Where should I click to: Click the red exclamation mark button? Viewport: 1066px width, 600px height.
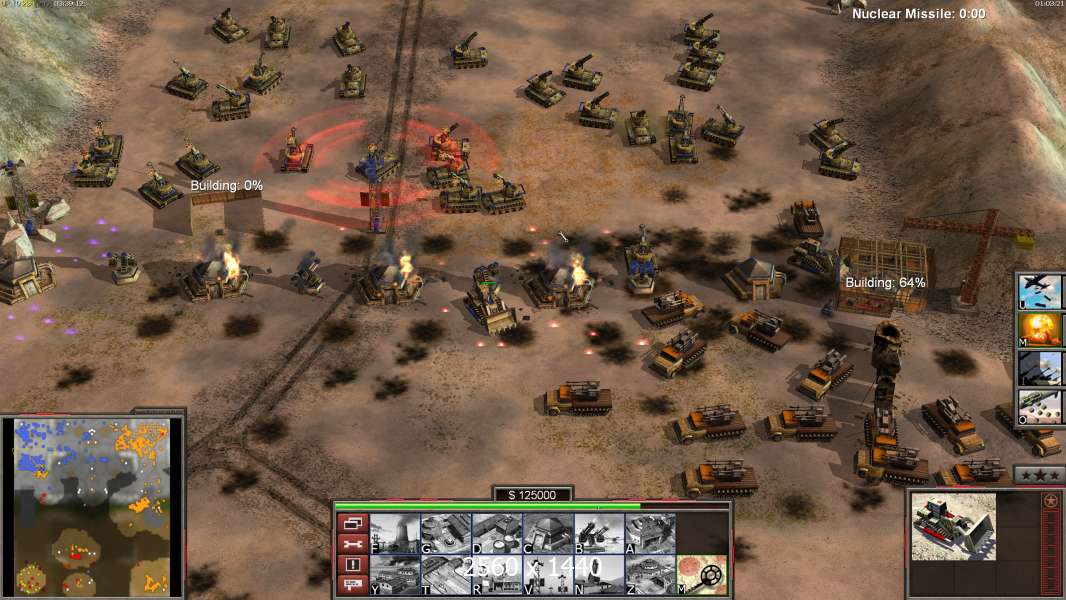click(352, 564)
